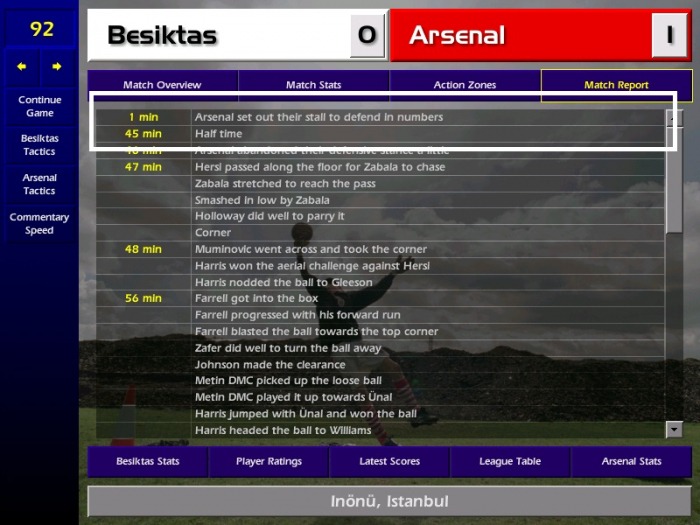700x525 pixels.
Task: Open Besiktas Tactics
Action: [x=39, y=145]
